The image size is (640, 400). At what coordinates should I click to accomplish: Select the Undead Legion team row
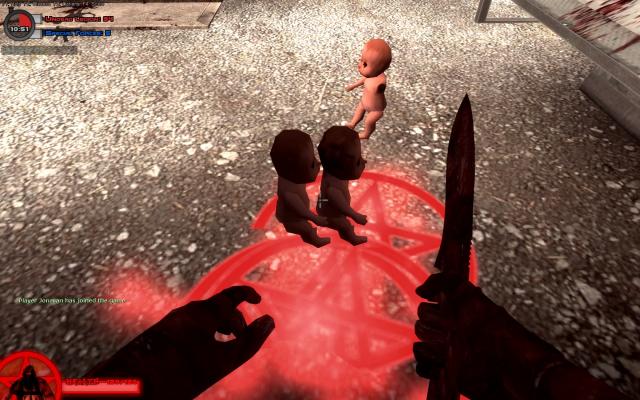point(76,18)
